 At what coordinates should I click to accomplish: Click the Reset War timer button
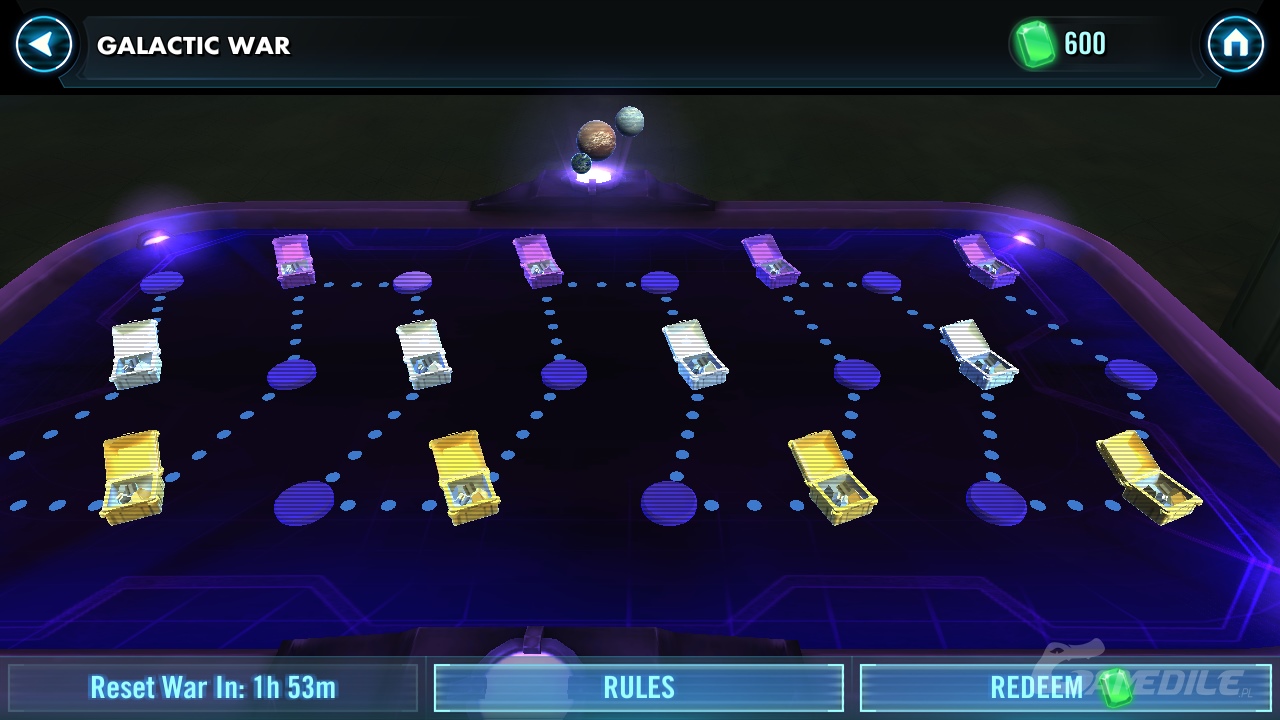click(x=213, y=688)
